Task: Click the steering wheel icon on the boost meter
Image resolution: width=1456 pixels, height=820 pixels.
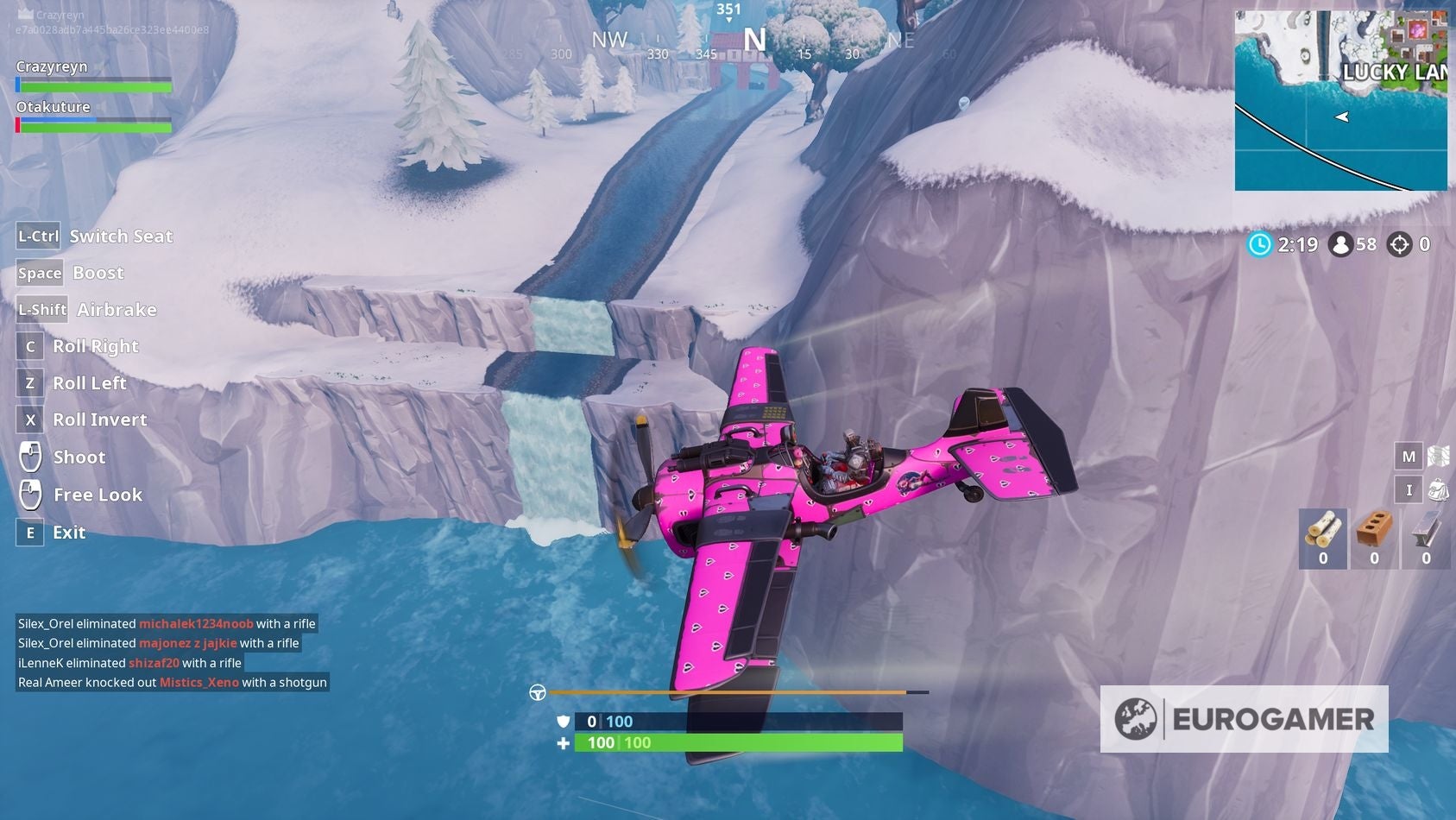Action: click(538, 691)
